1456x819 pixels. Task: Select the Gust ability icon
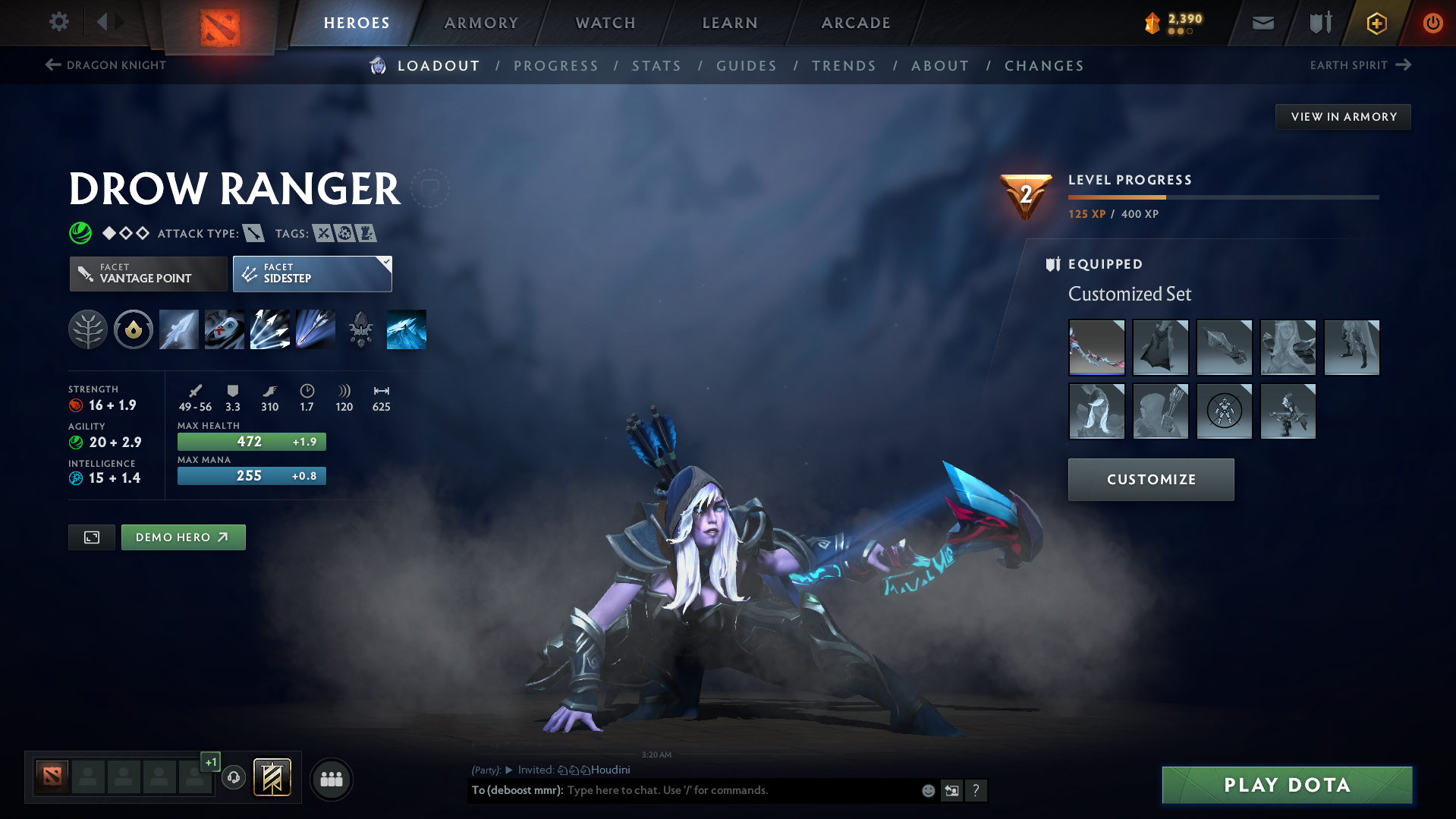[x=224, y=329]
